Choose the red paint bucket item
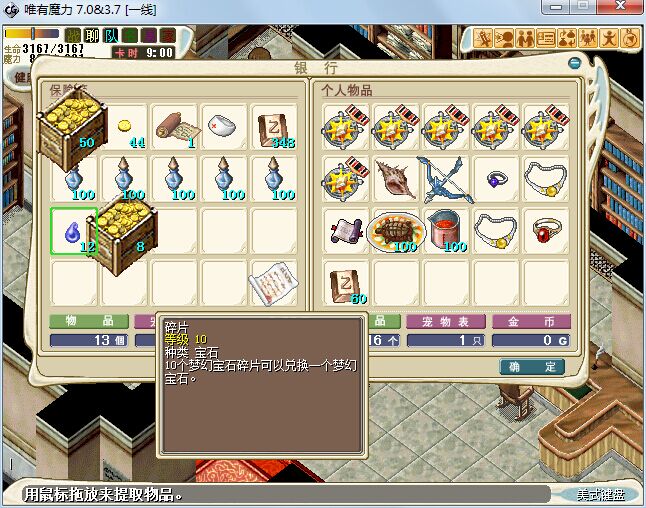 pos(446,231)
